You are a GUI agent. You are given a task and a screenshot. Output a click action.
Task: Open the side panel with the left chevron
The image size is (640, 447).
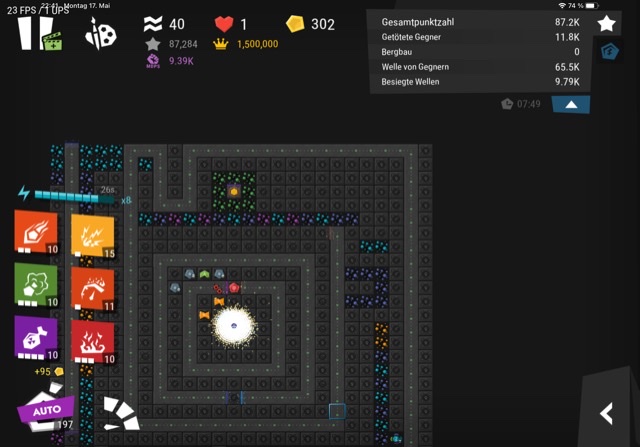coord(606,412)
